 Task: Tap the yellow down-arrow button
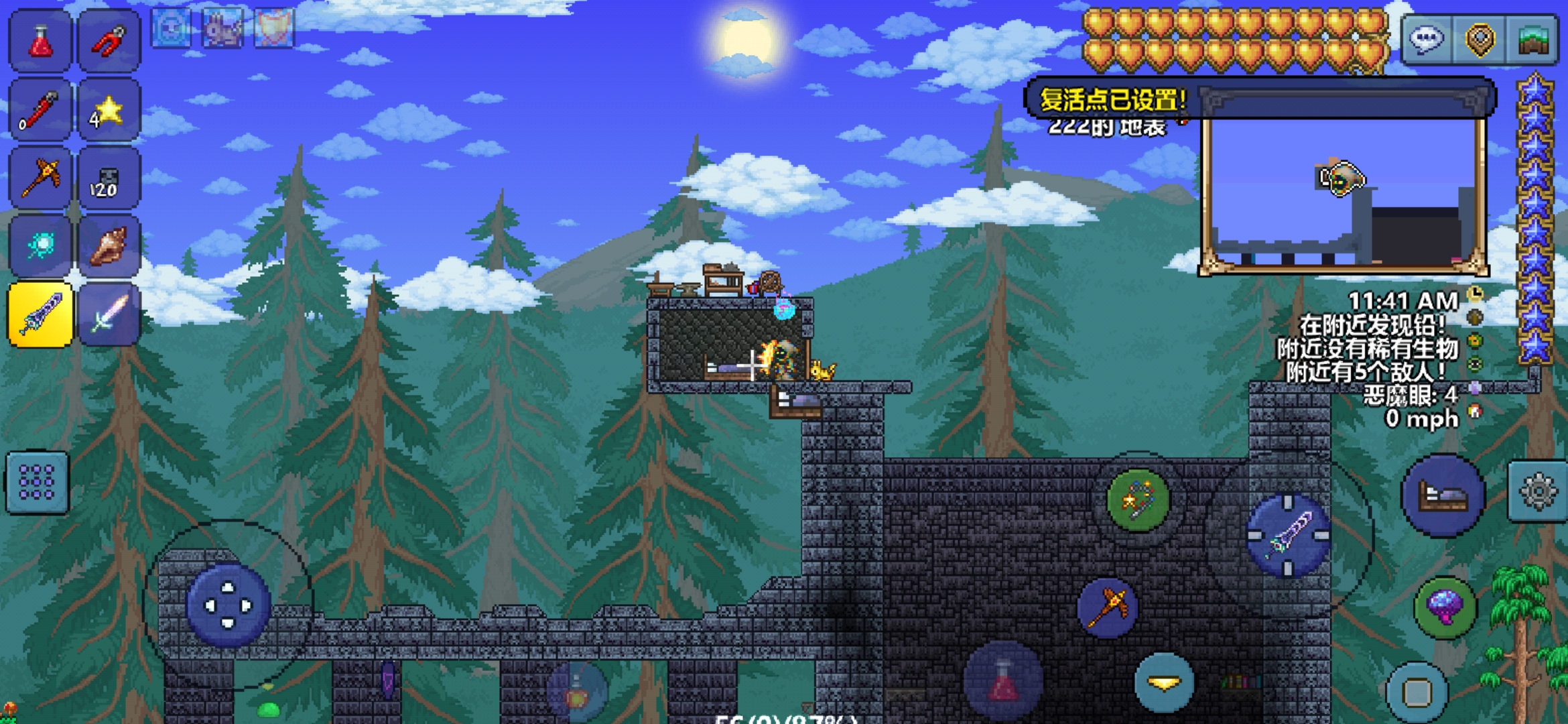point(1165,682)
